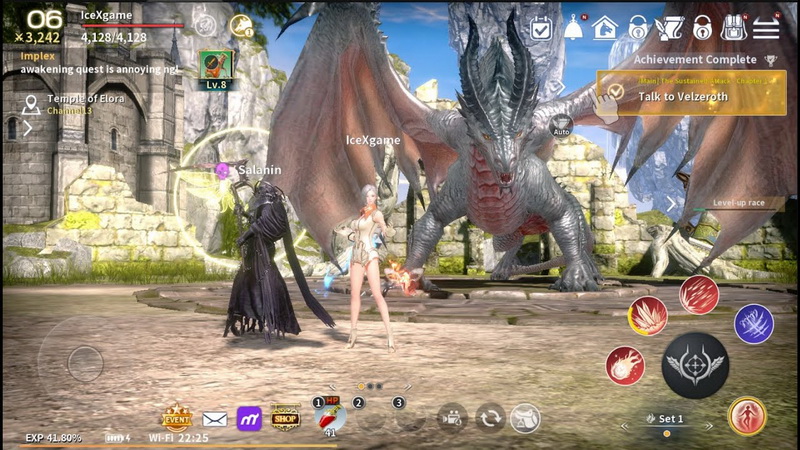
Task: Open the quill and scroll quest log
Action: [669, 28]
